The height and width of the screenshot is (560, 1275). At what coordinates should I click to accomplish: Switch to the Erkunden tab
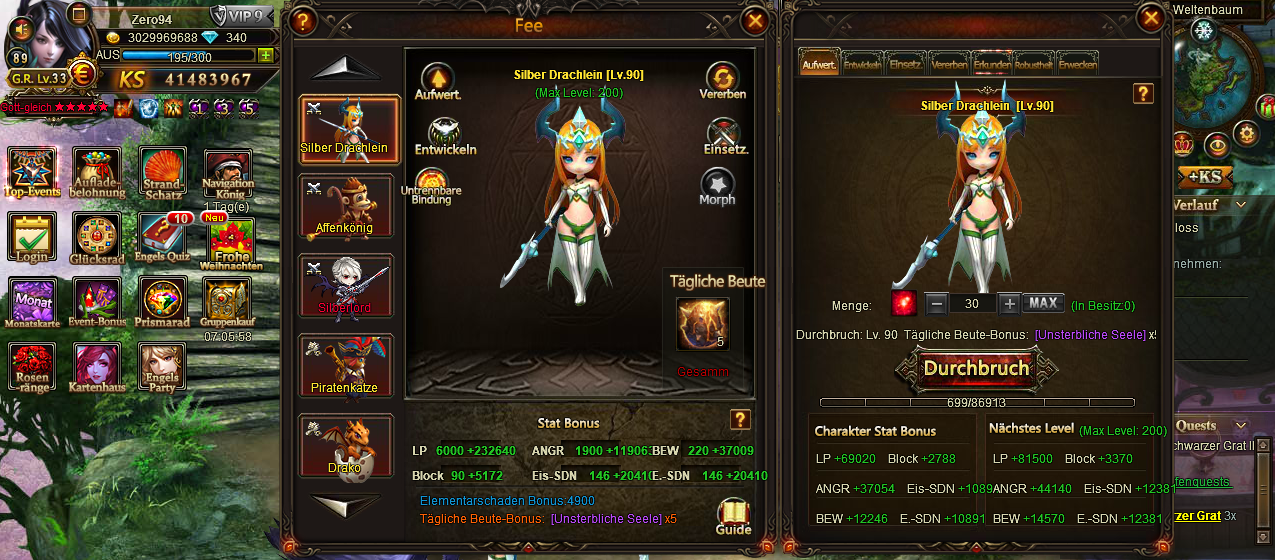(992, 64)
